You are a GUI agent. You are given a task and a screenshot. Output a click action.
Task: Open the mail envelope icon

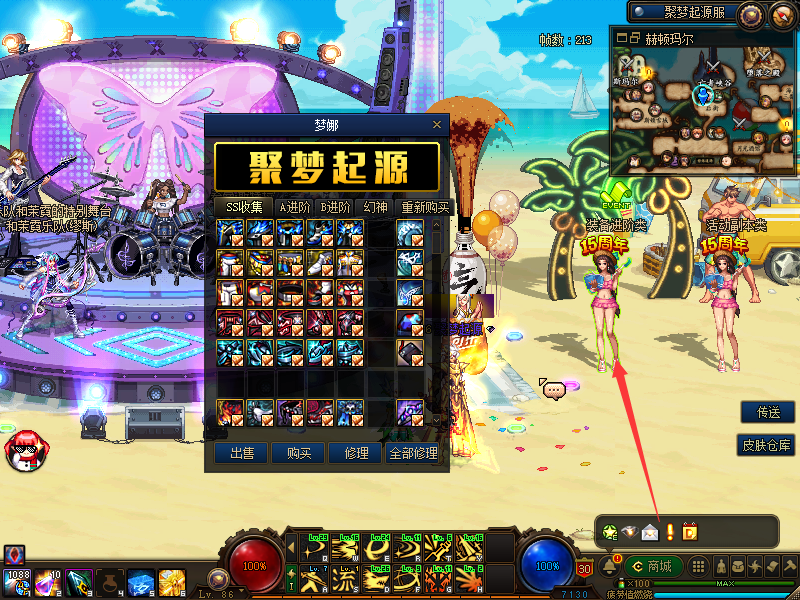pyautogui.click(x=650, y=531)
